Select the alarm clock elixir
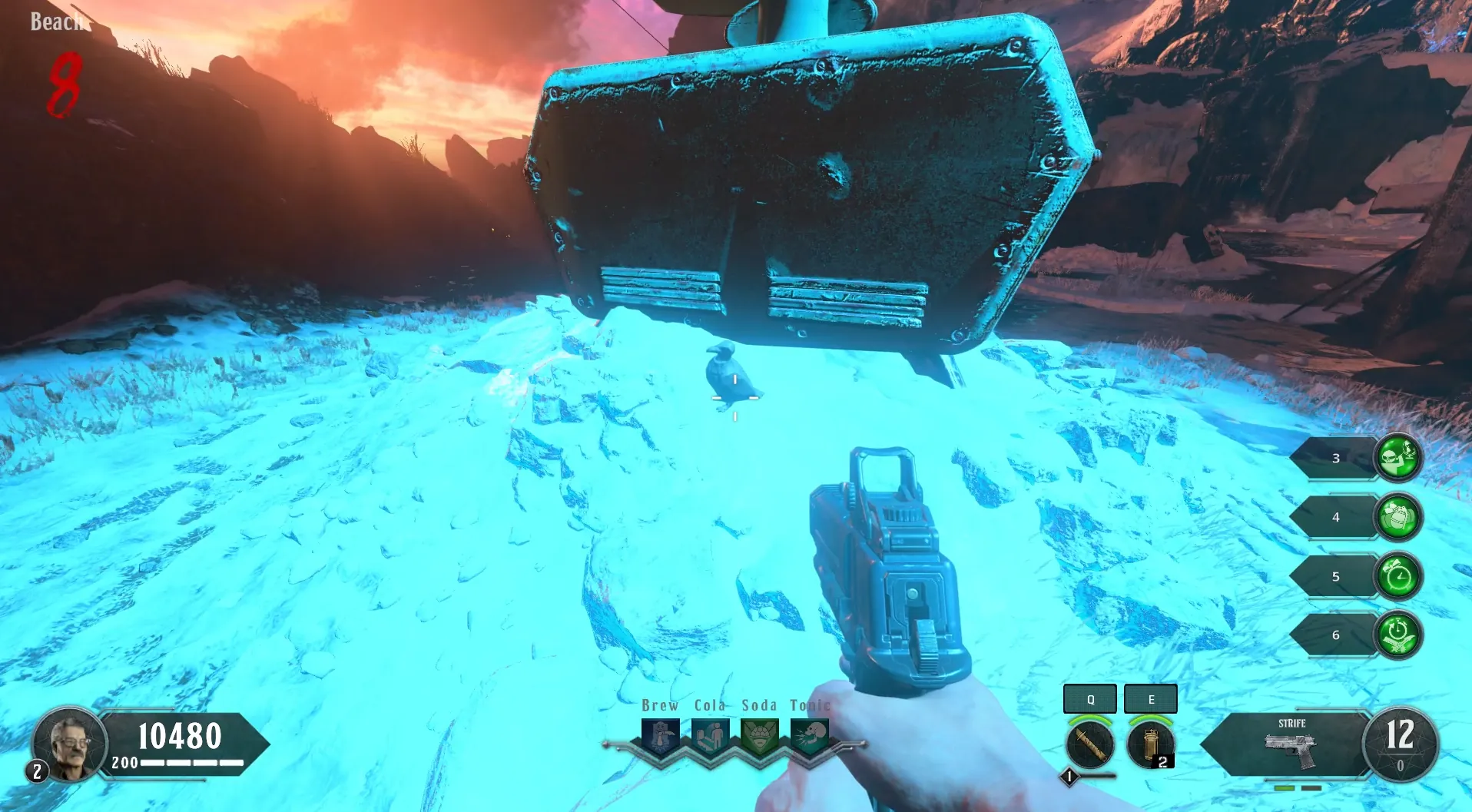The image size is (1472, 812). coord(1397,576)
